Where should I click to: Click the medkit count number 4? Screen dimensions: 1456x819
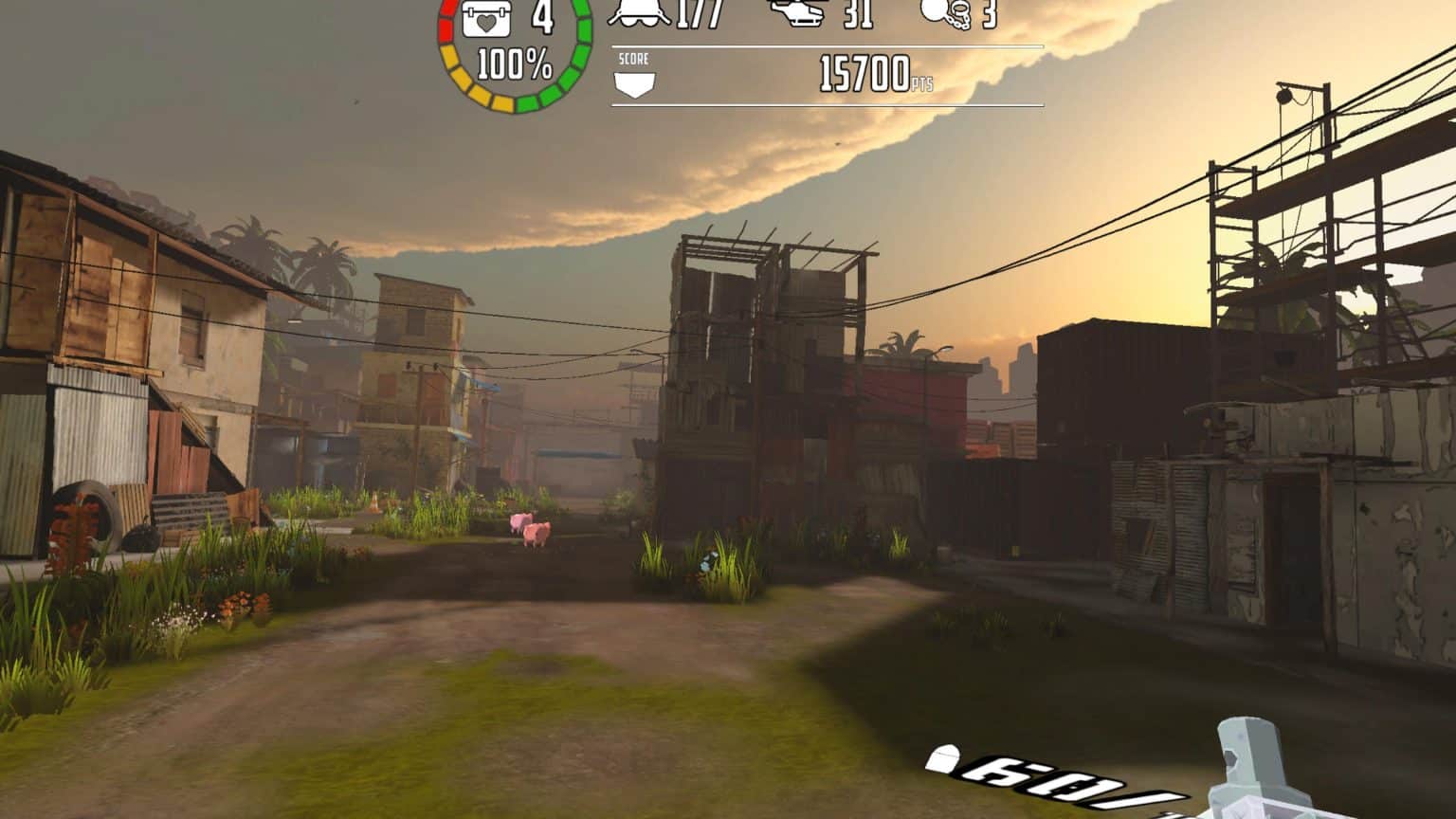click(542, 17)
